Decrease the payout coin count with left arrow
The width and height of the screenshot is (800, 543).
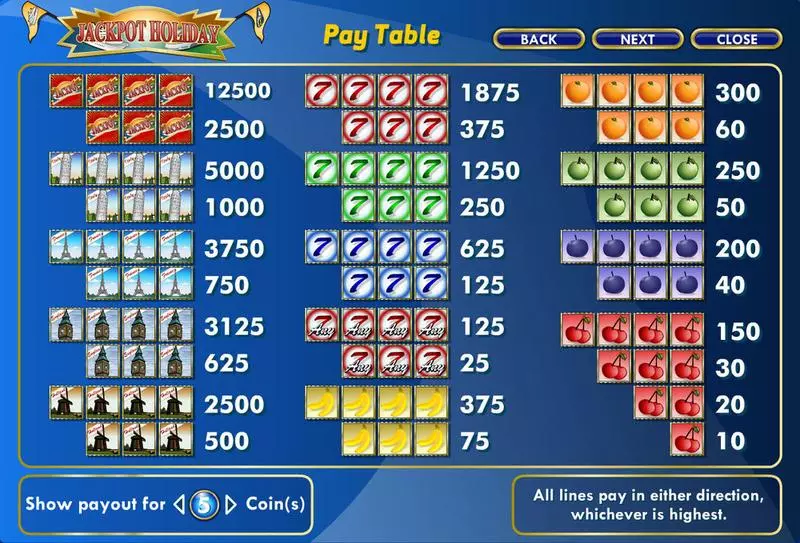tap(180, 505)
